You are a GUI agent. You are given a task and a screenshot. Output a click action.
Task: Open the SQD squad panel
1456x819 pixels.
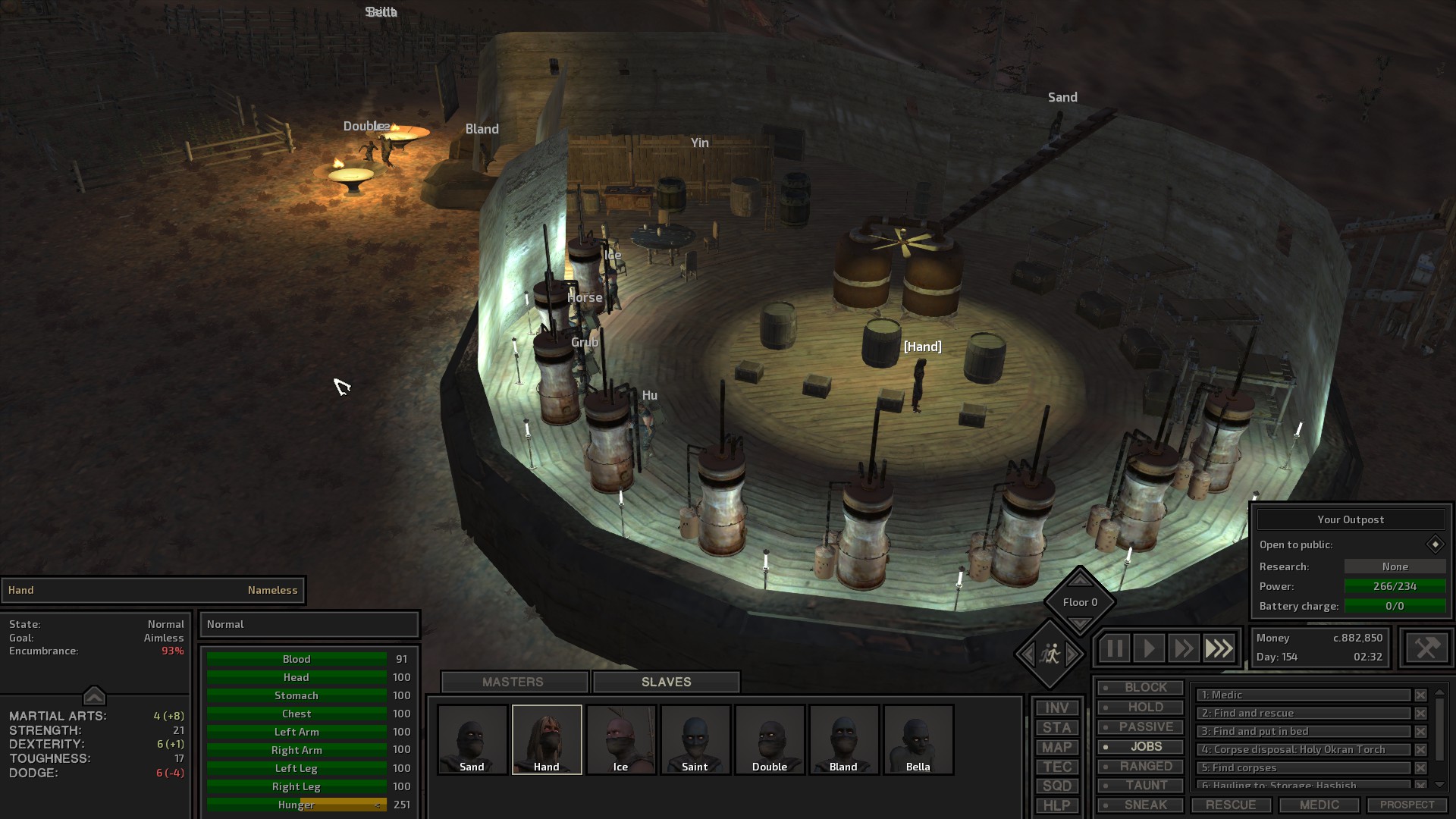[x=1056, y=786]
